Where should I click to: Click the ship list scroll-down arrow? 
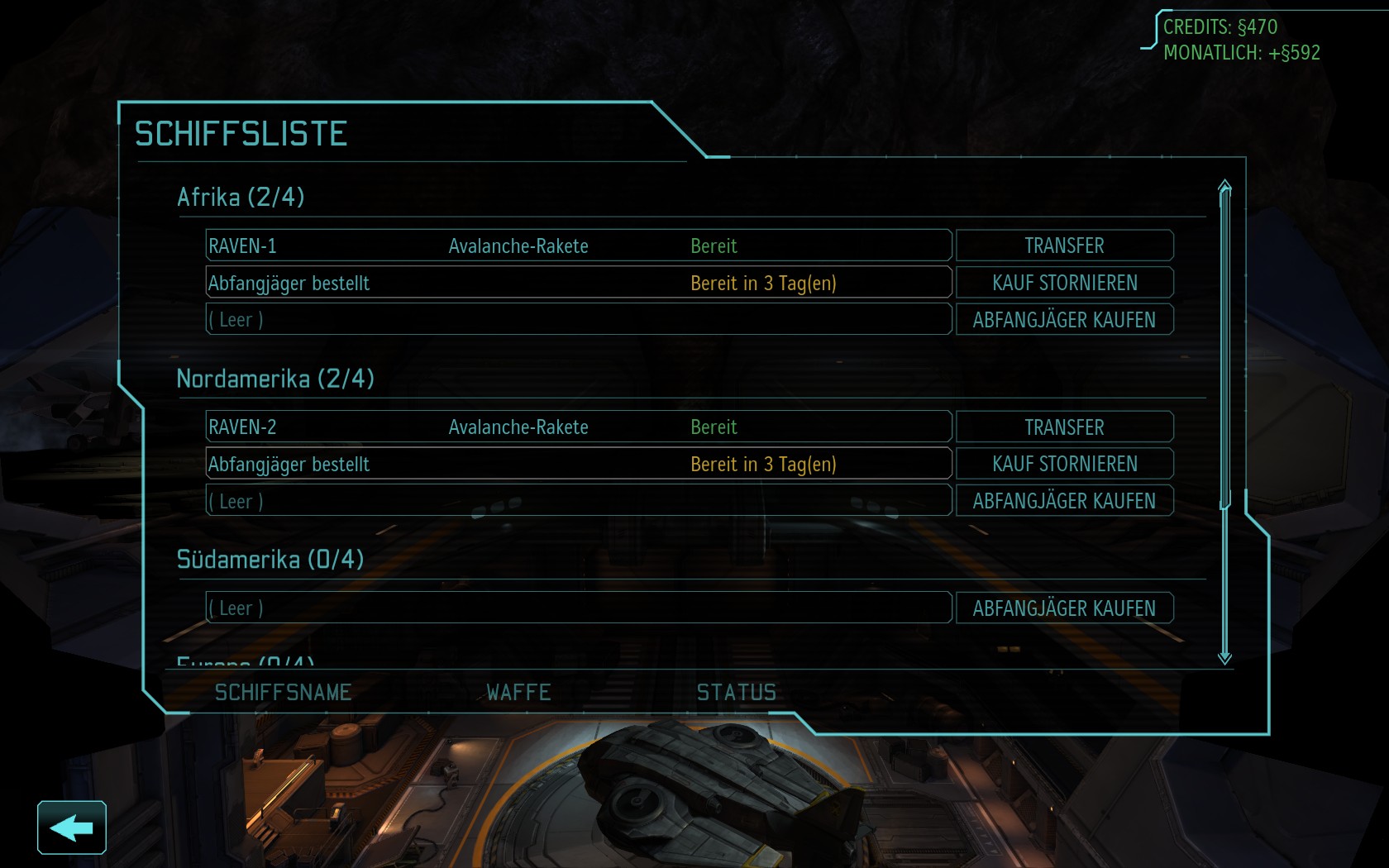[x=1224, y=657]
